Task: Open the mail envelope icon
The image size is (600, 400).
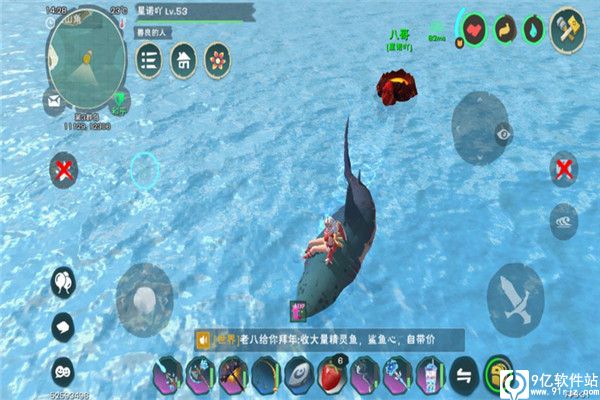Action: pyautogui.click(x=52, y=99)
